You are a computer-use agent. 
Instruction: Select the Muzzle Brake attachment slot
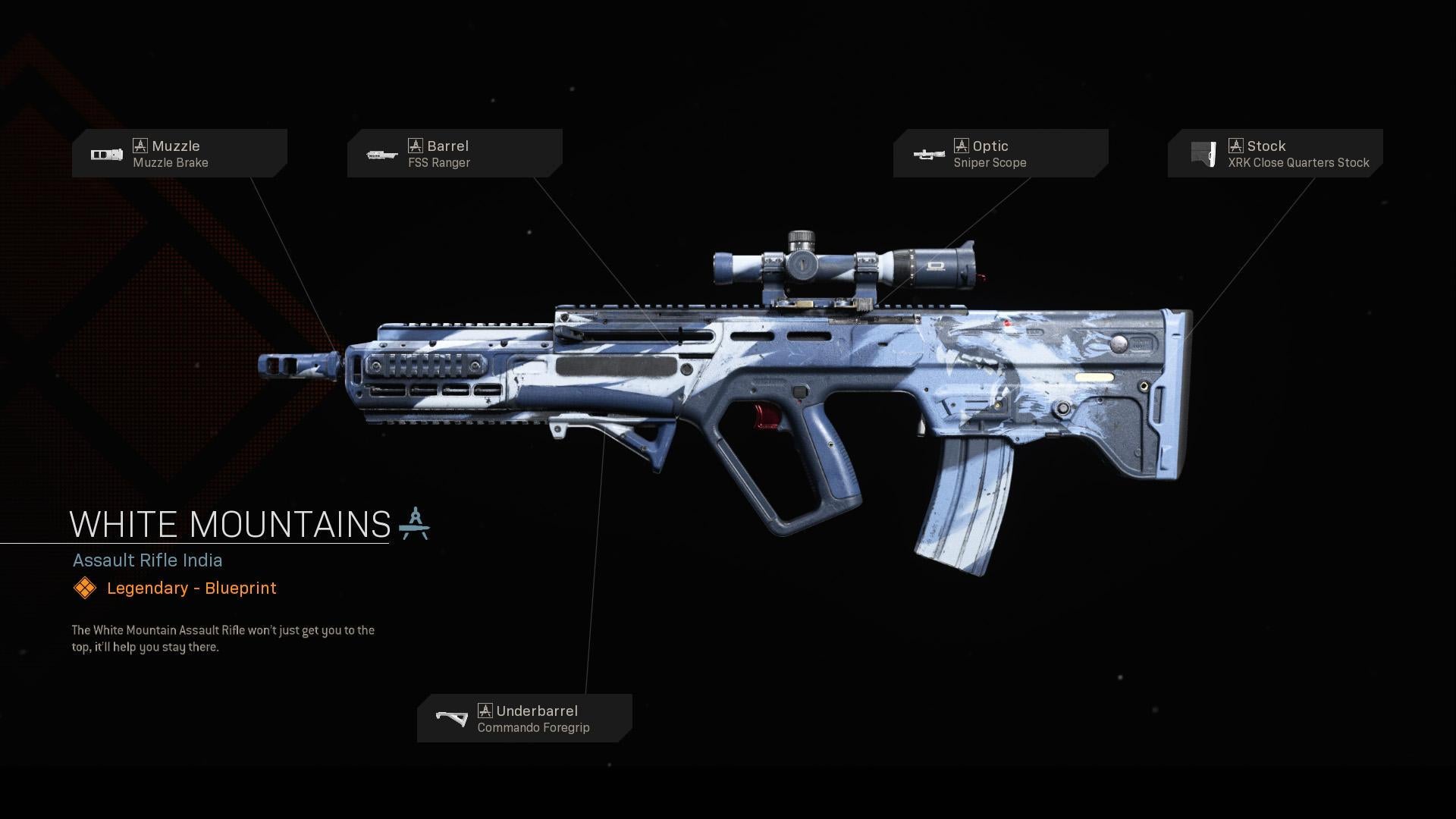pos(179,153)
